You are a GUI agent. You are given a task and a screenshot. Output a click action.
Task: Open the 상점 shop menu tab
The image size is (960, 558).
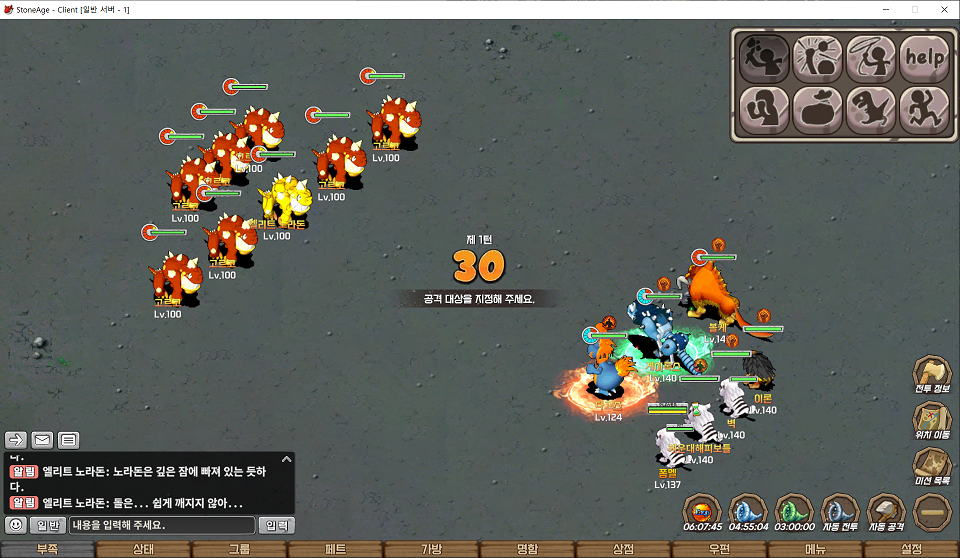click(623, 549)
